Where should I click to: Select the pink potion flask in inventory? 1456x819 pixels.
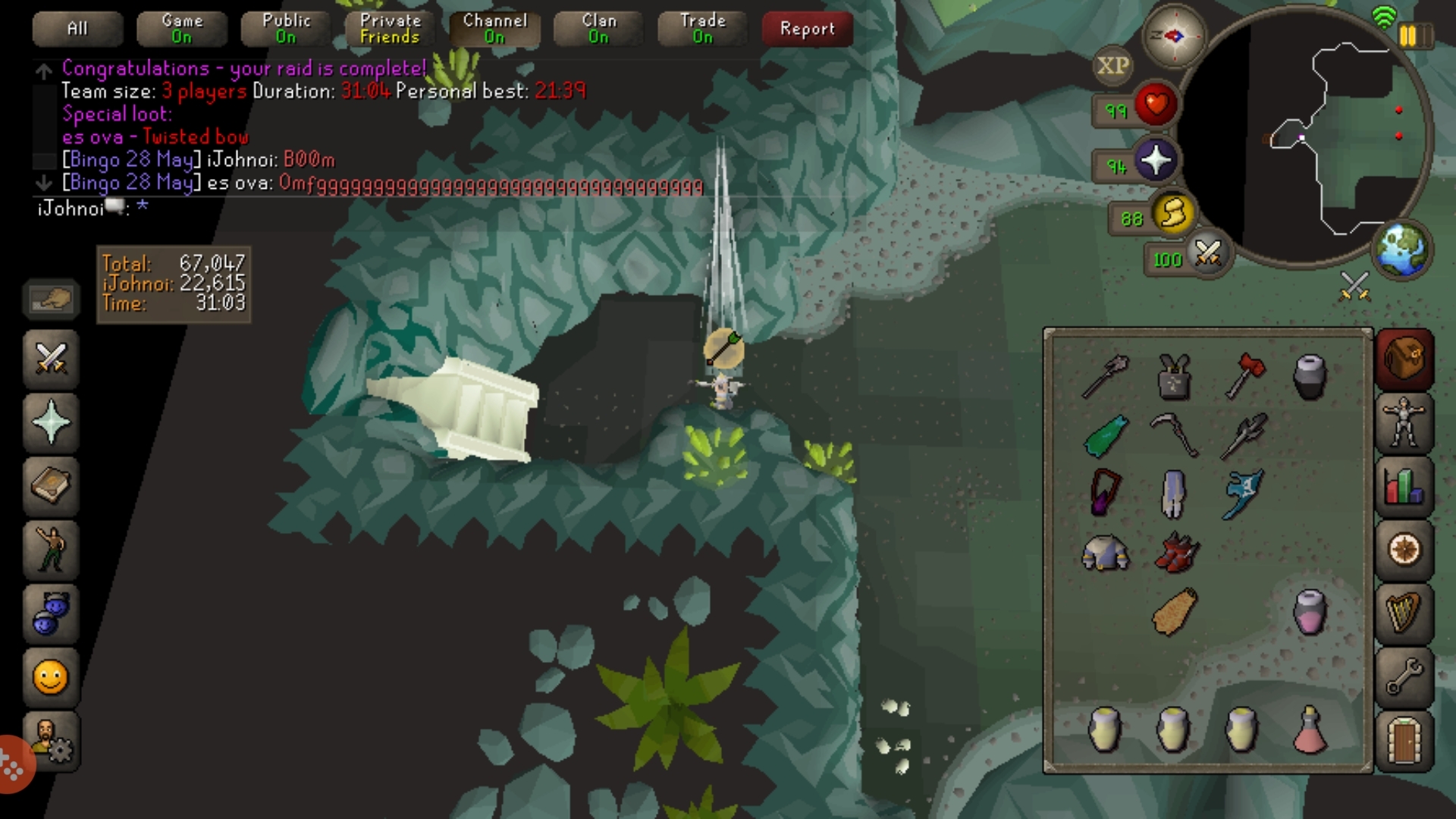1310,730
